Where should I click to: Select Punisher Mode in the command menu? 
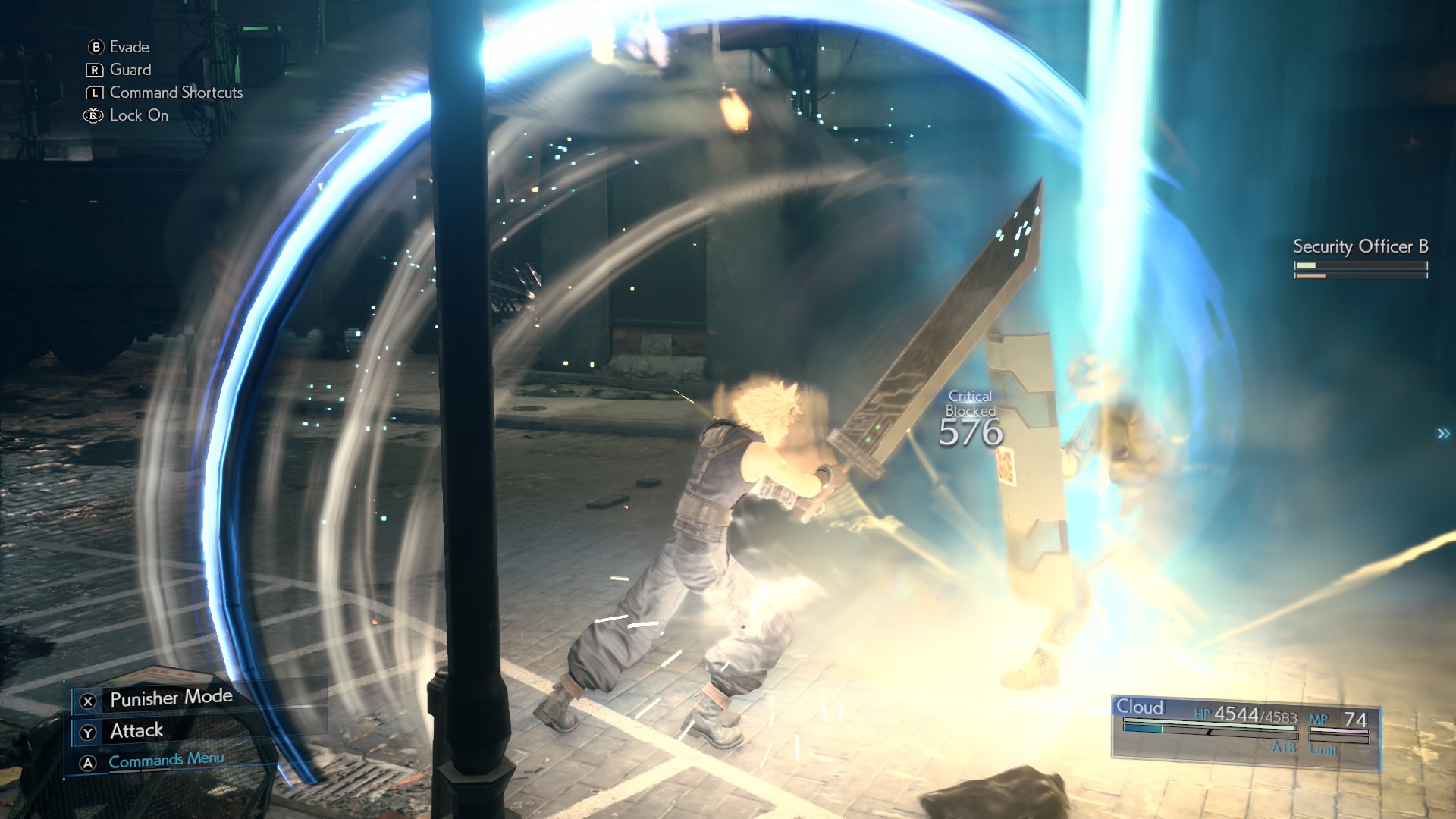171,698
